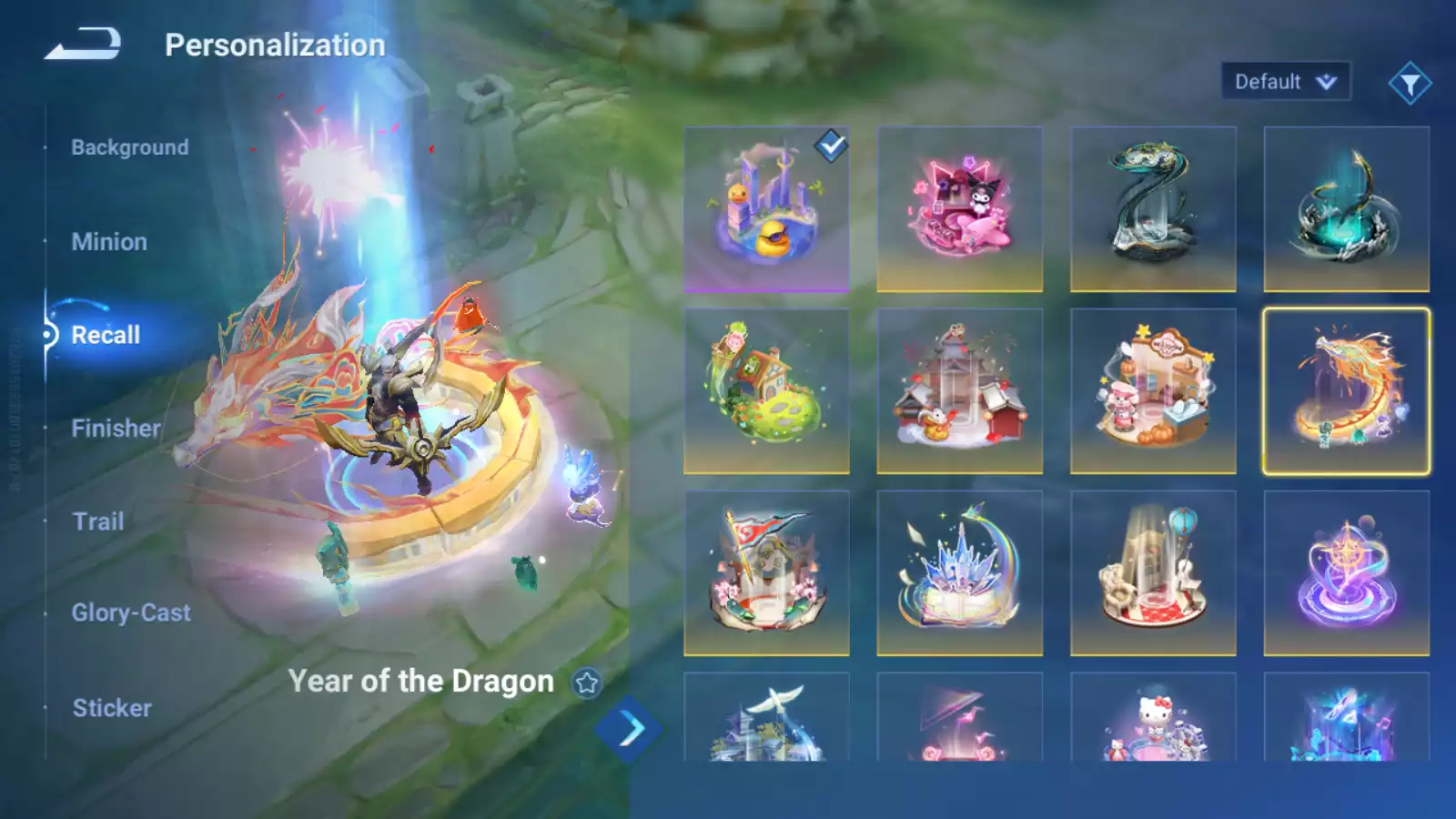Open the Trail category

click(98, 521)
